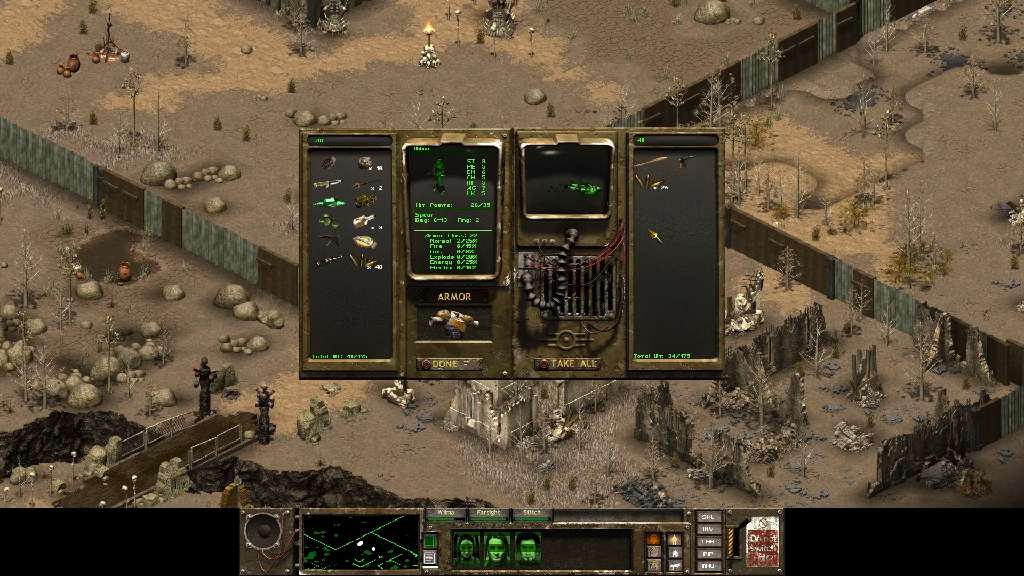The width and height of the screenshot is (1024, 576).
Task: Pick the bullets stack marked x40
Action: [x=363, y=262]
